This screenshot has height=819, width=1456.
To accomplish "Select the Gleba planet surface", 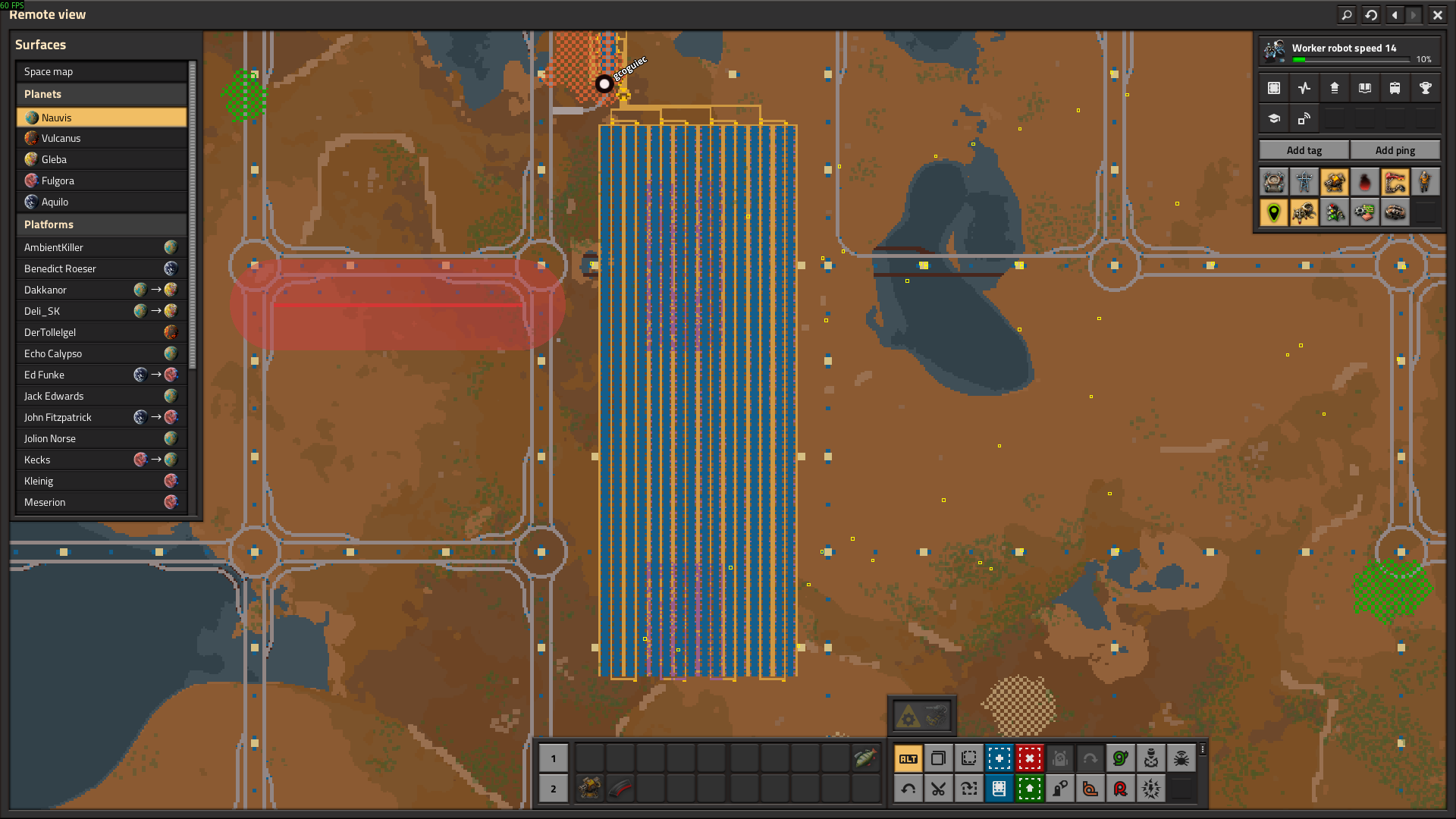I will pos(102,159).
